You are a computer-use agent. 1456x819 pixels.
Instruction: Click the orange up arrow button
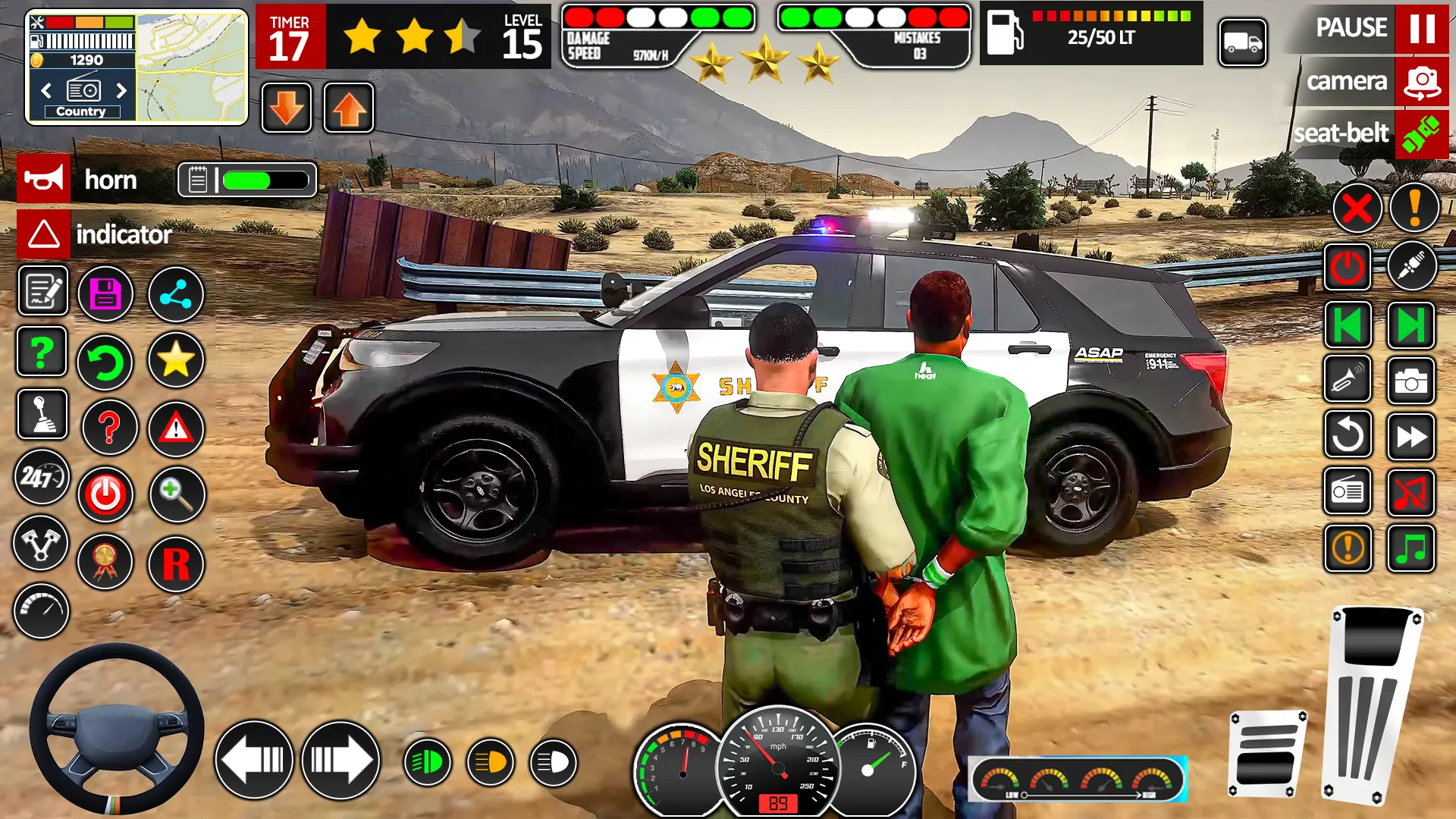pyautogui.click(x=349, y=108)
